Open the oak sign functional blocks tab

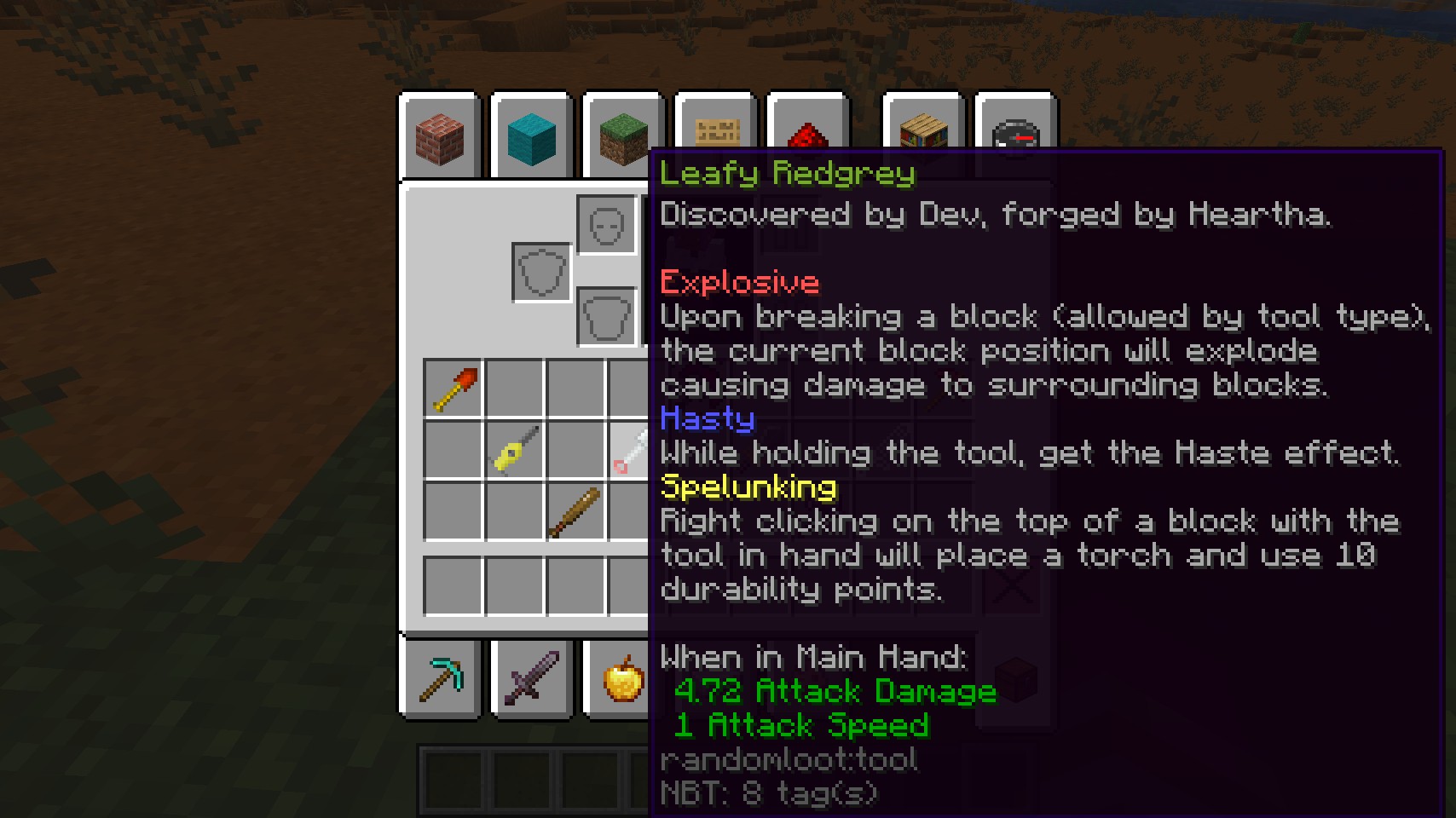(x=714, y=128)
